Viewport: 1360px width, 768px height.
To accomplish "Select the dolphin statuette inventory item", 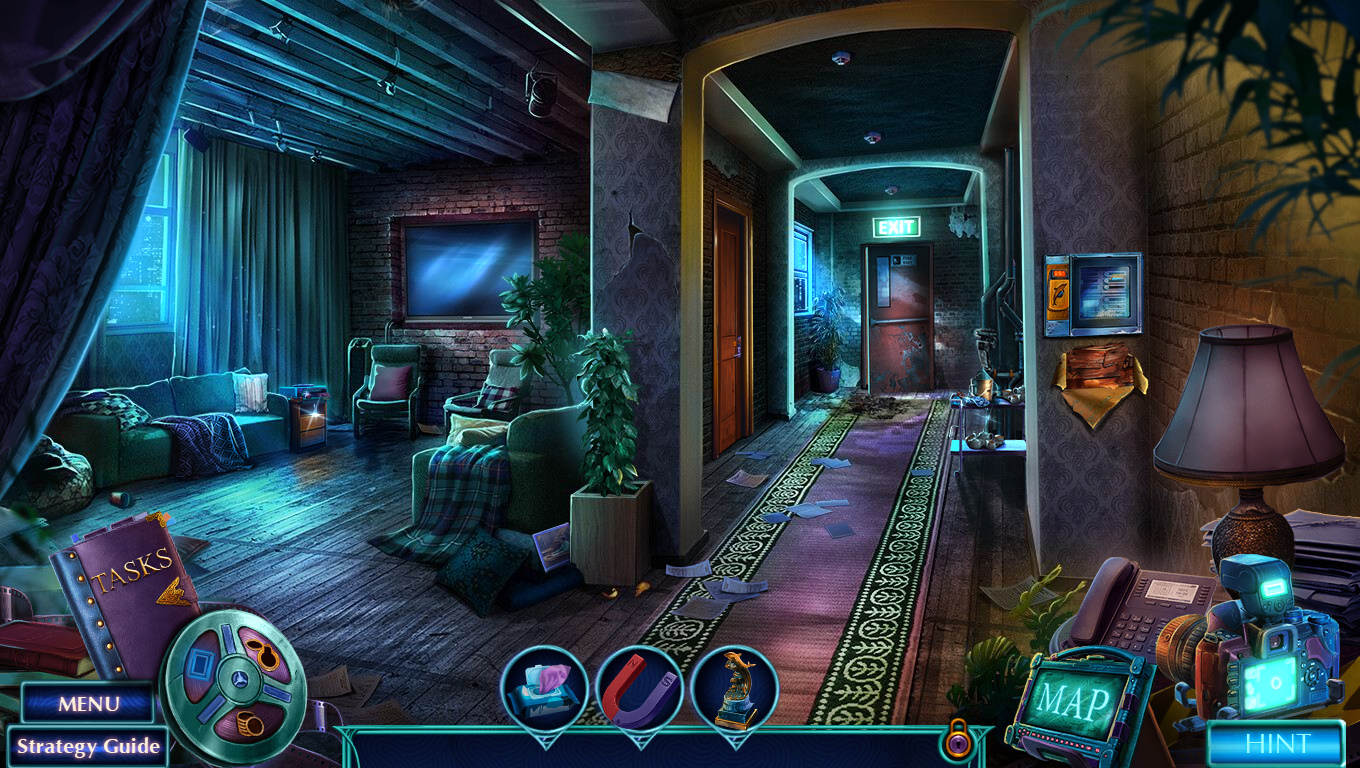I will coord(734,689).
